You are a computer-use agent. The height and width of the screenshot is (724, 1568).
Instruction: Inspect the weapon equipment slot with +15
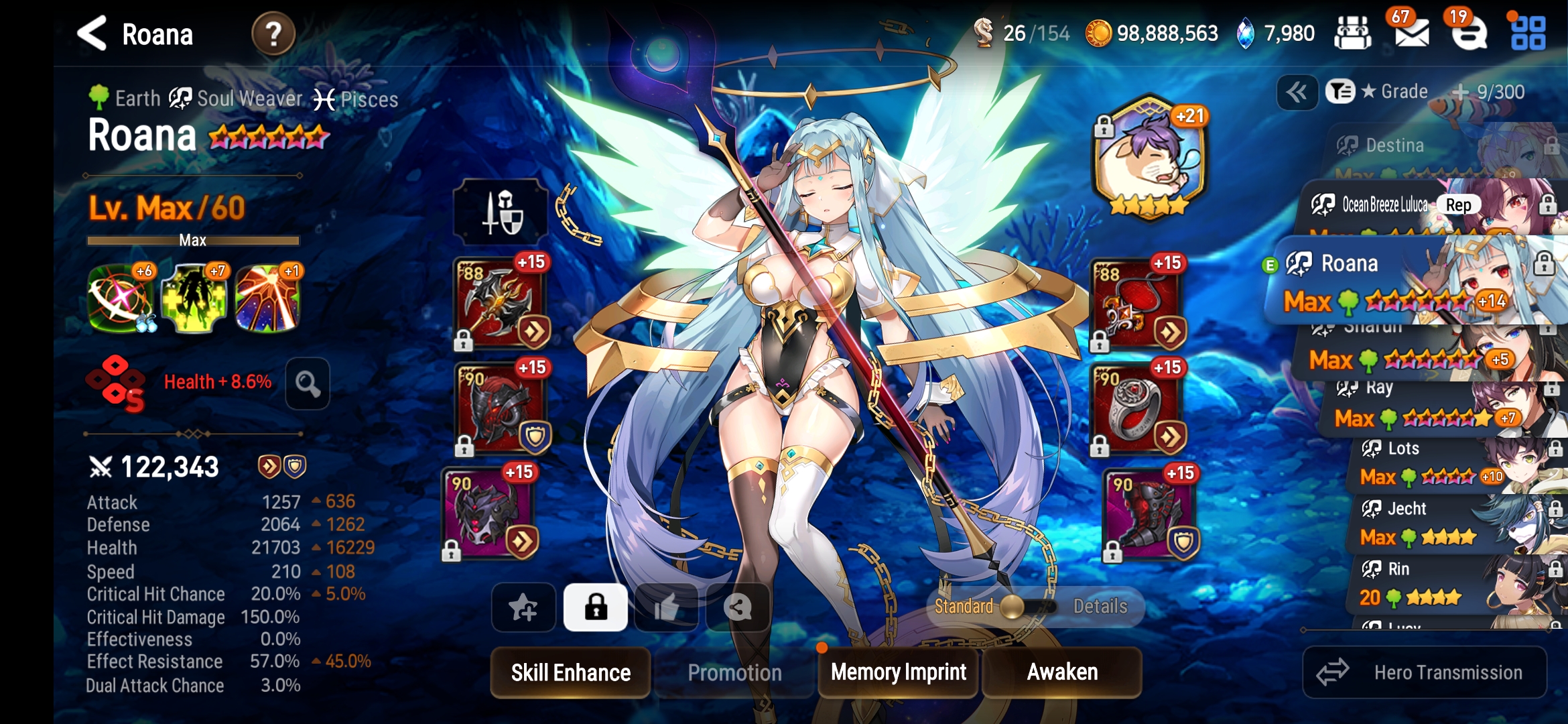[x=497, y=305]
